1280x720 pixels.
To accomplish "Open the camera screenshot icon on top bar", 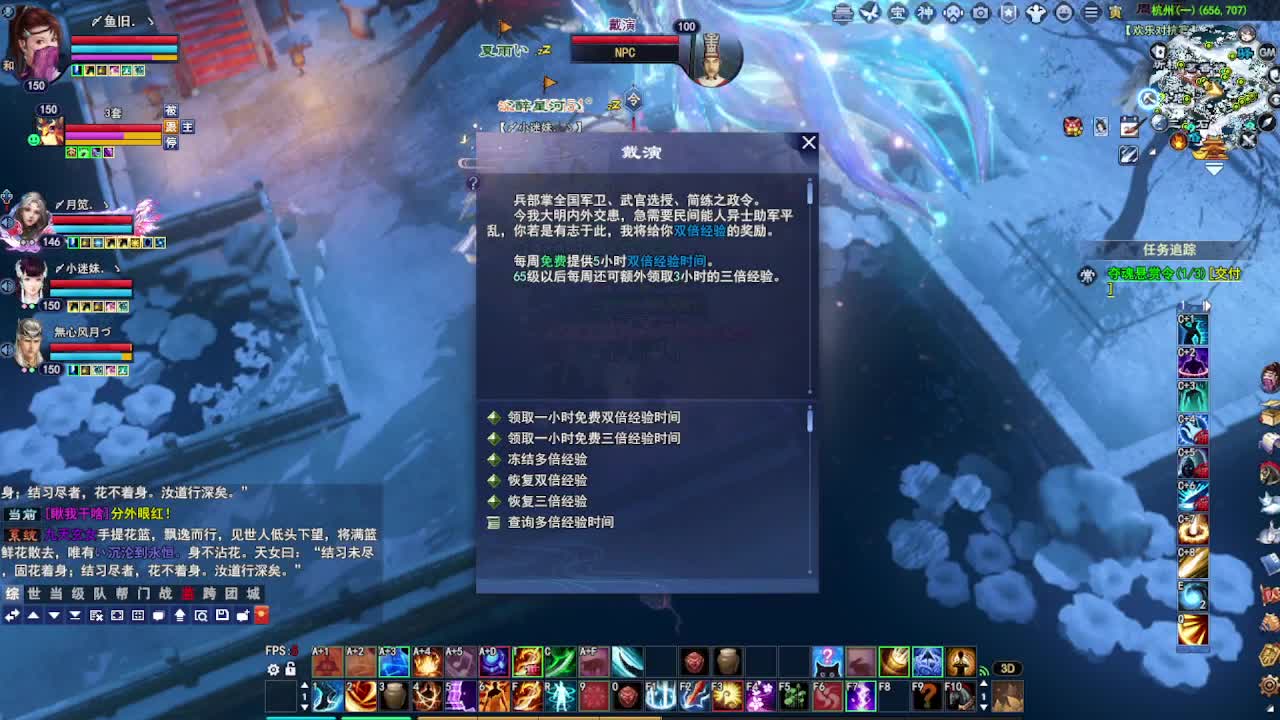I will point(980,13).
